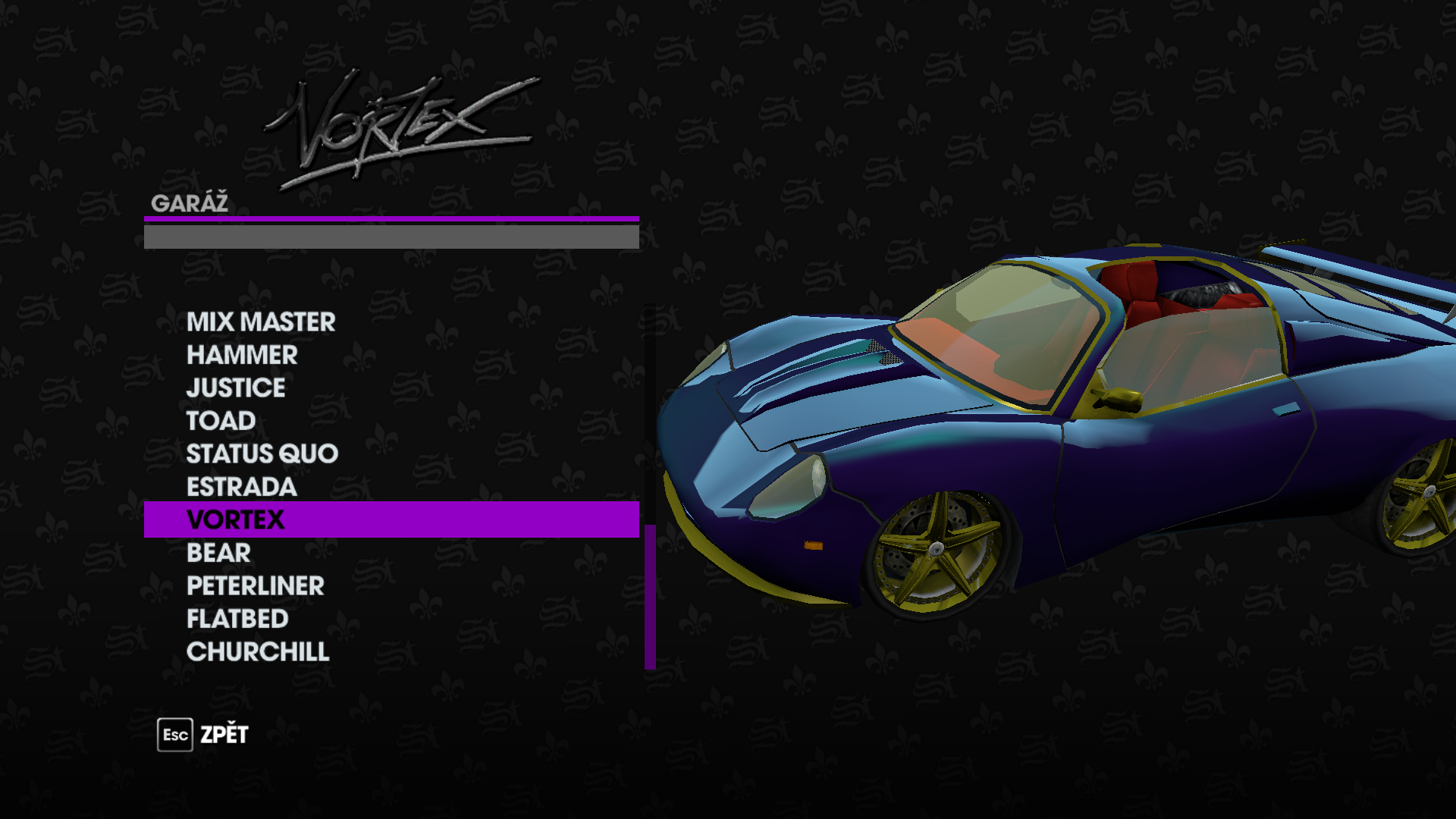
Task: Pick the Justice vehicle entry
Action: (236, 388)
